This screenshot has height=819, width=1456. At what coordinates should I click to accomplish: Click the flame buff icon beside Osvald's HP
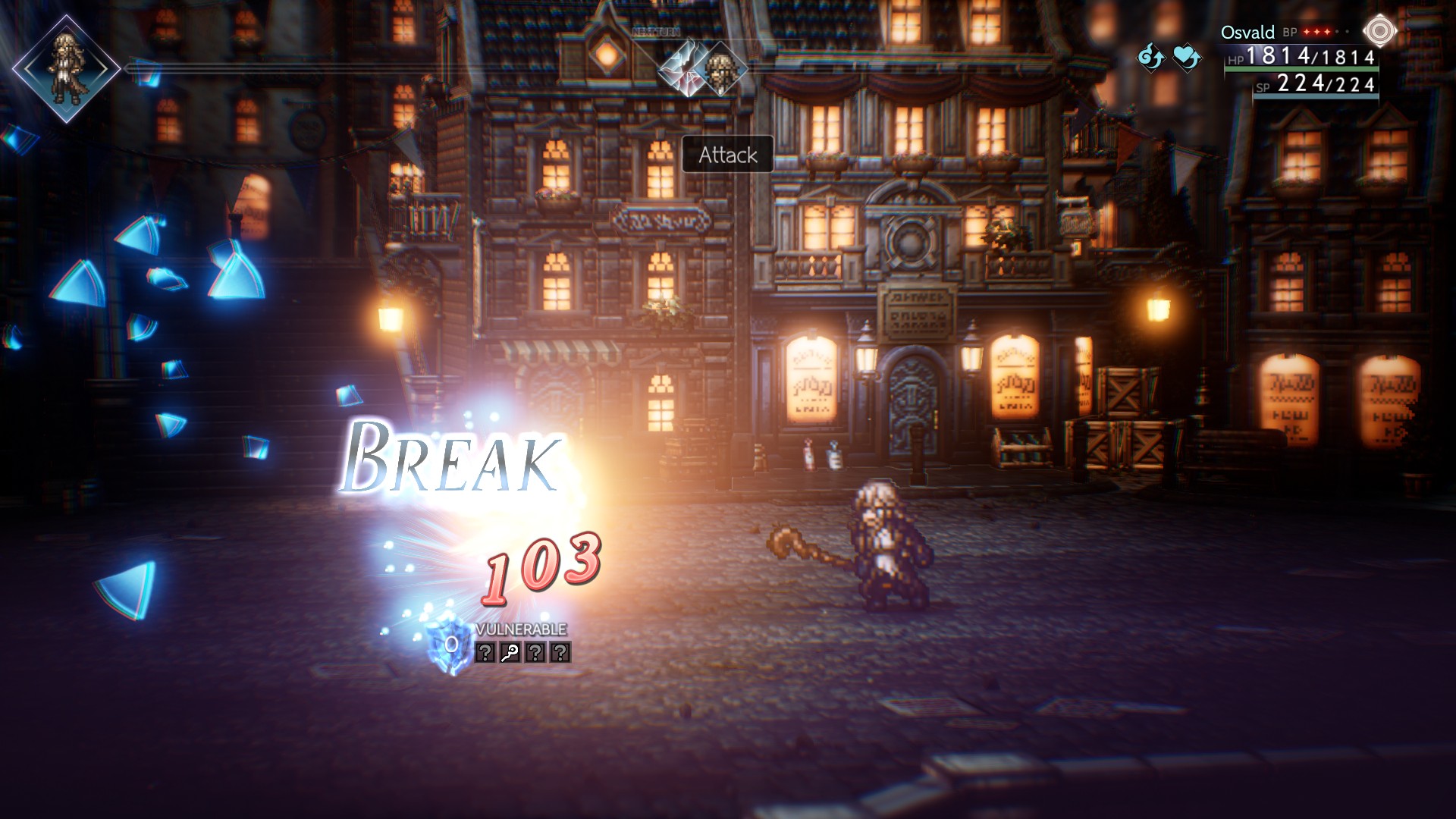1152,58
